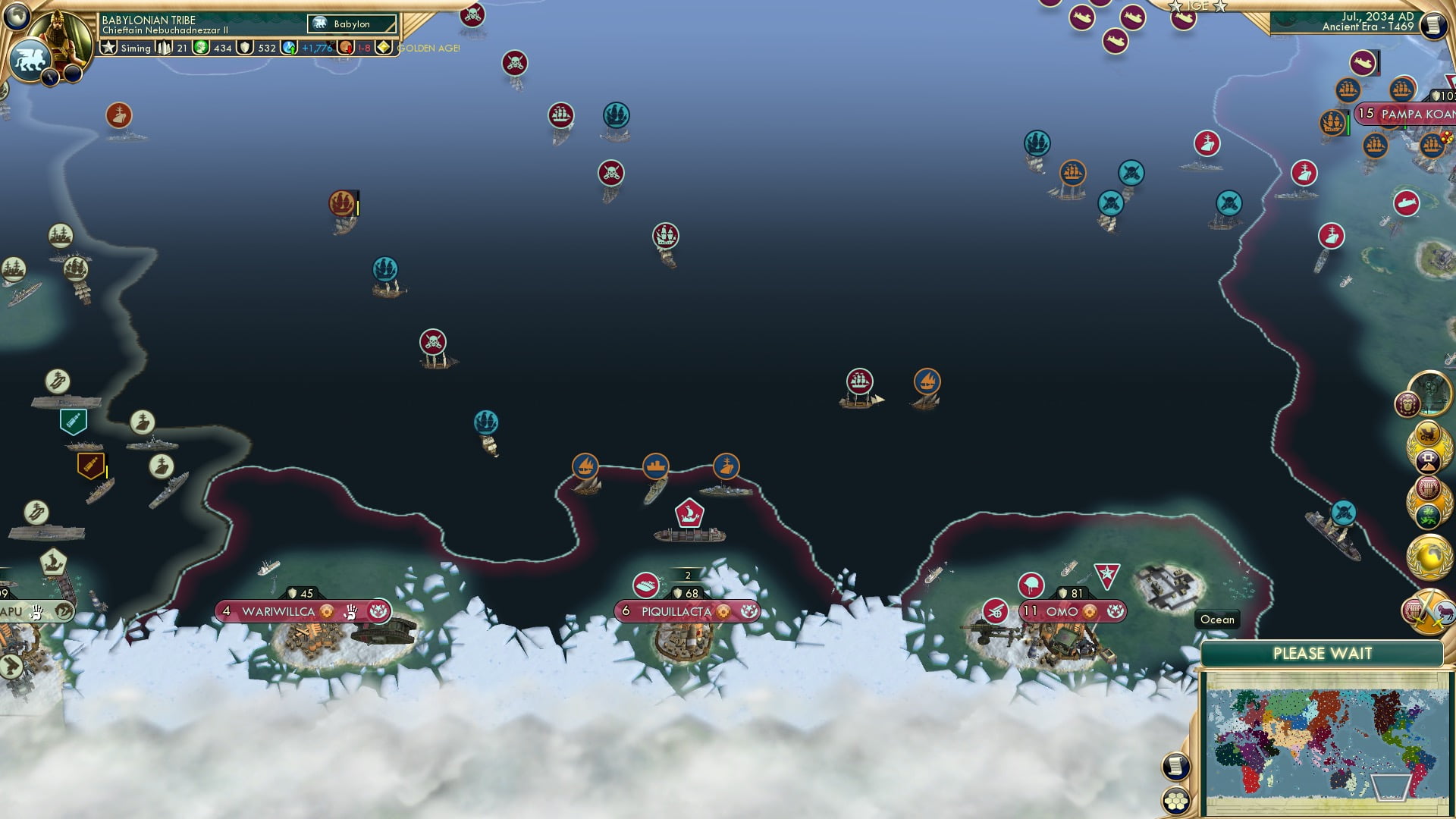Click the diplomacy leader-face notification icon
This screenshot has height=819, width=1456.
pos(1407,404)
